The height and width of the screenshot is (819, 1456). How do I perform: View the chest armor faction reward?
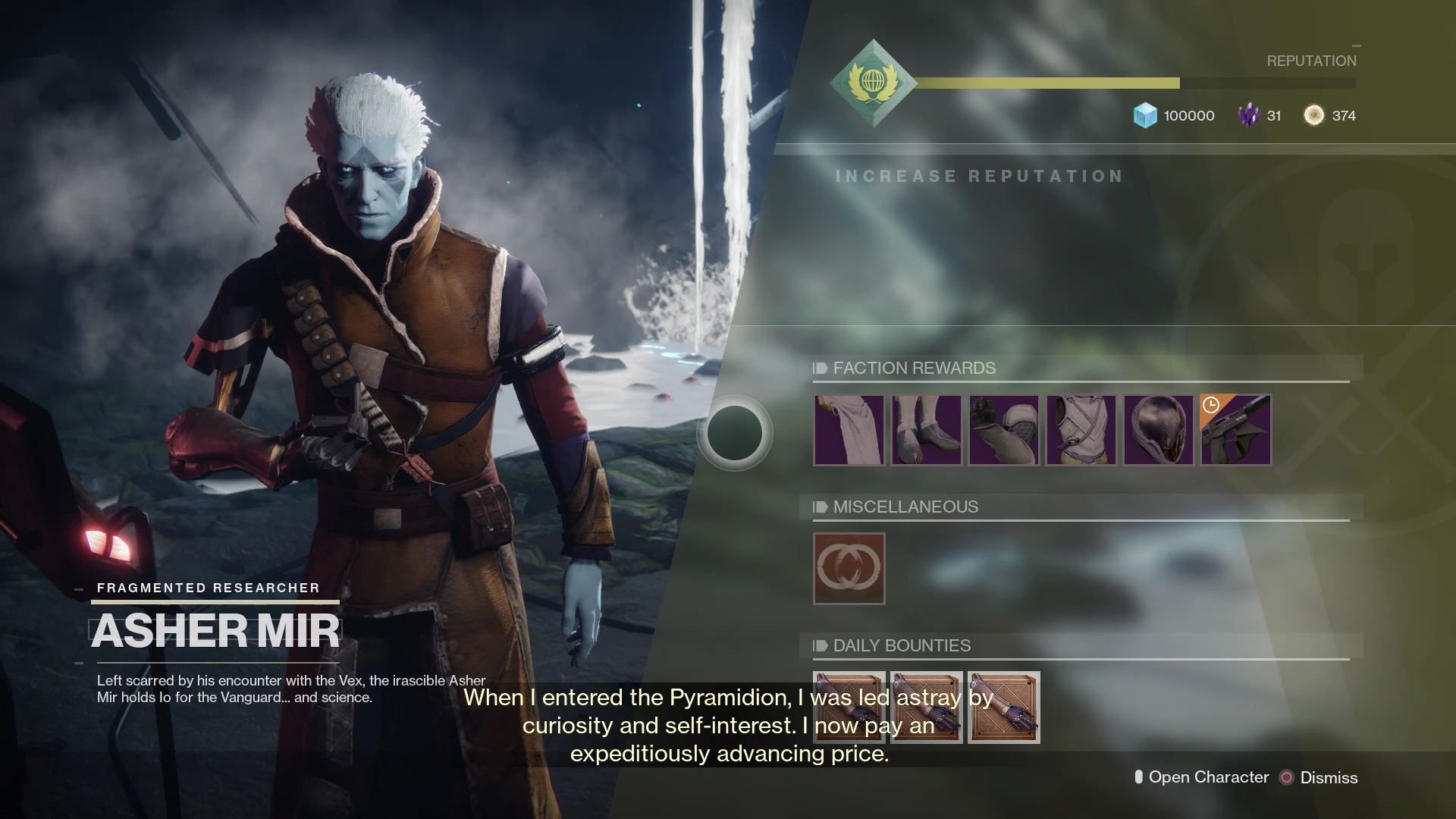[1081, 430]
